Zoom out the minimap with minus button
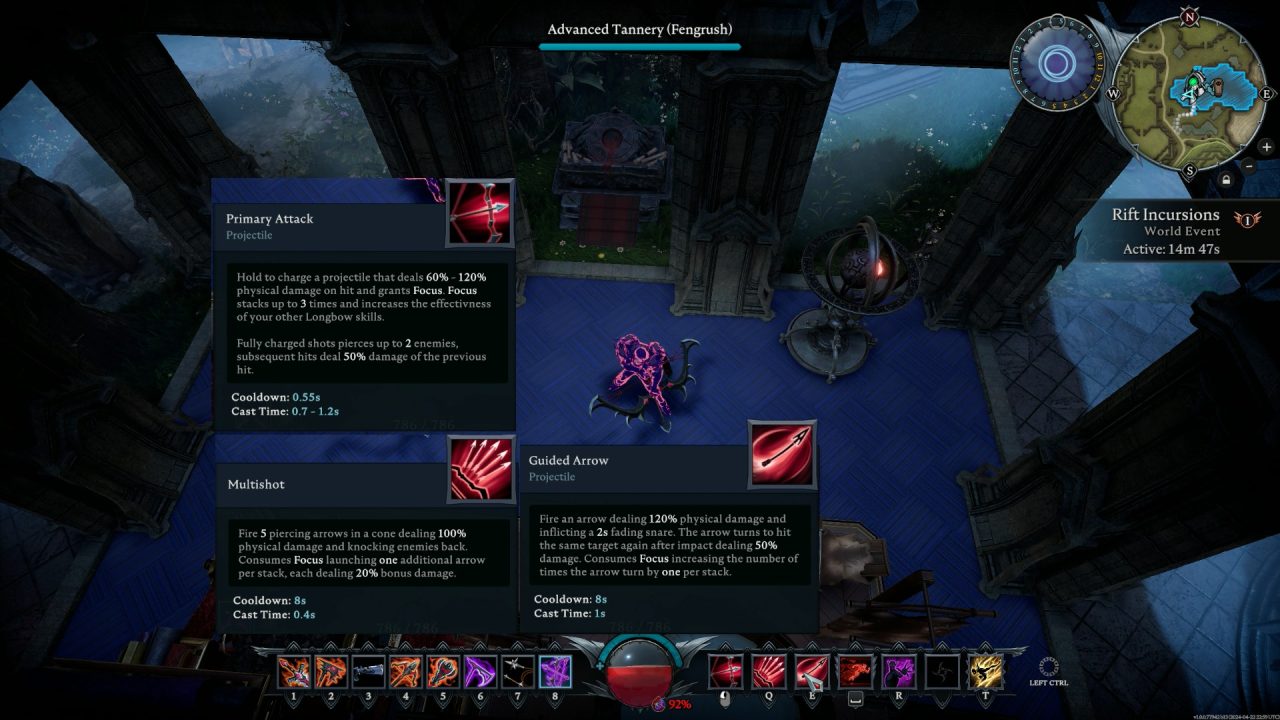 tap(1250, 166)
